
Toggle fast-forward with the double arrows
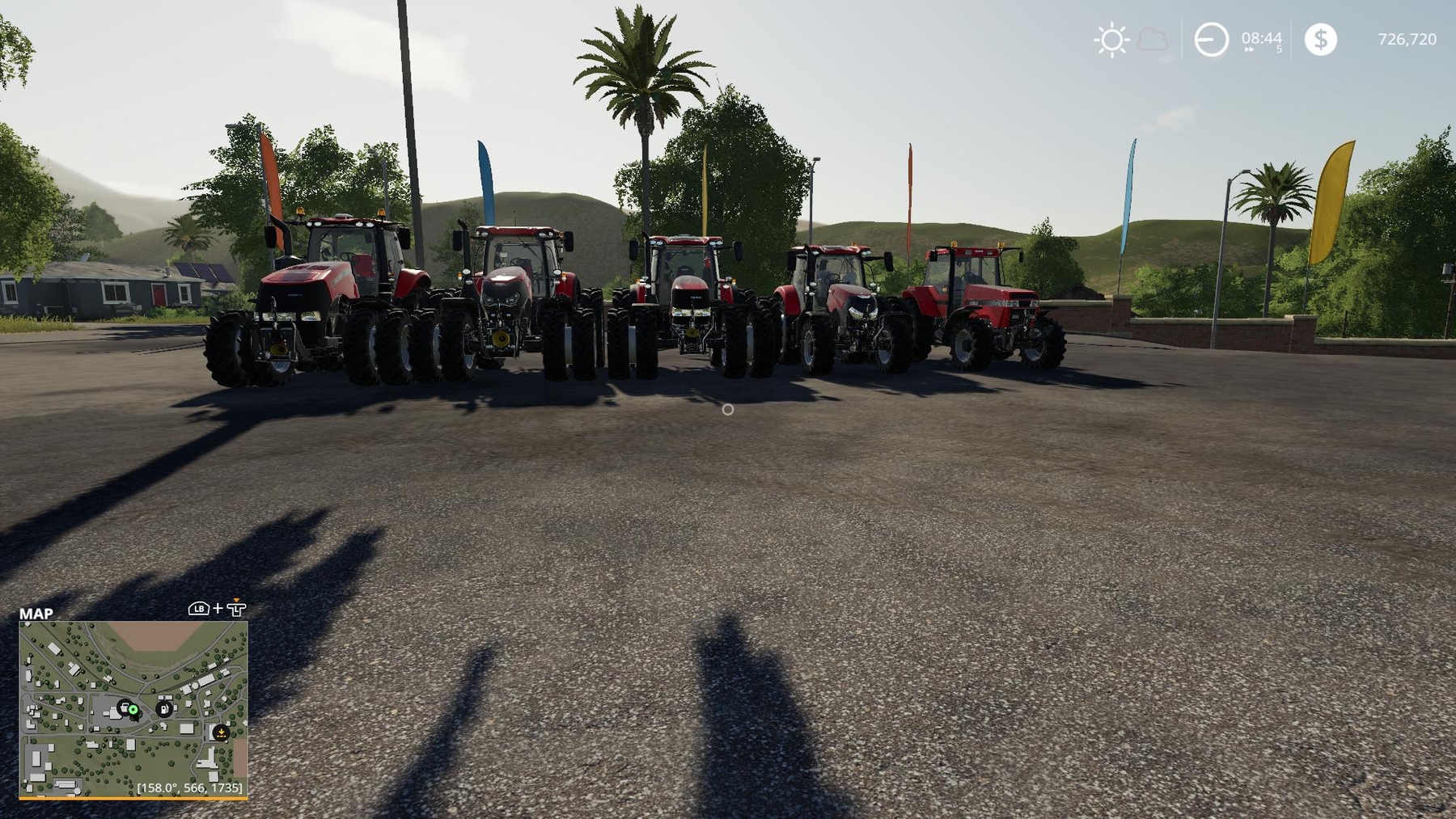click(x=1246, y=49)
